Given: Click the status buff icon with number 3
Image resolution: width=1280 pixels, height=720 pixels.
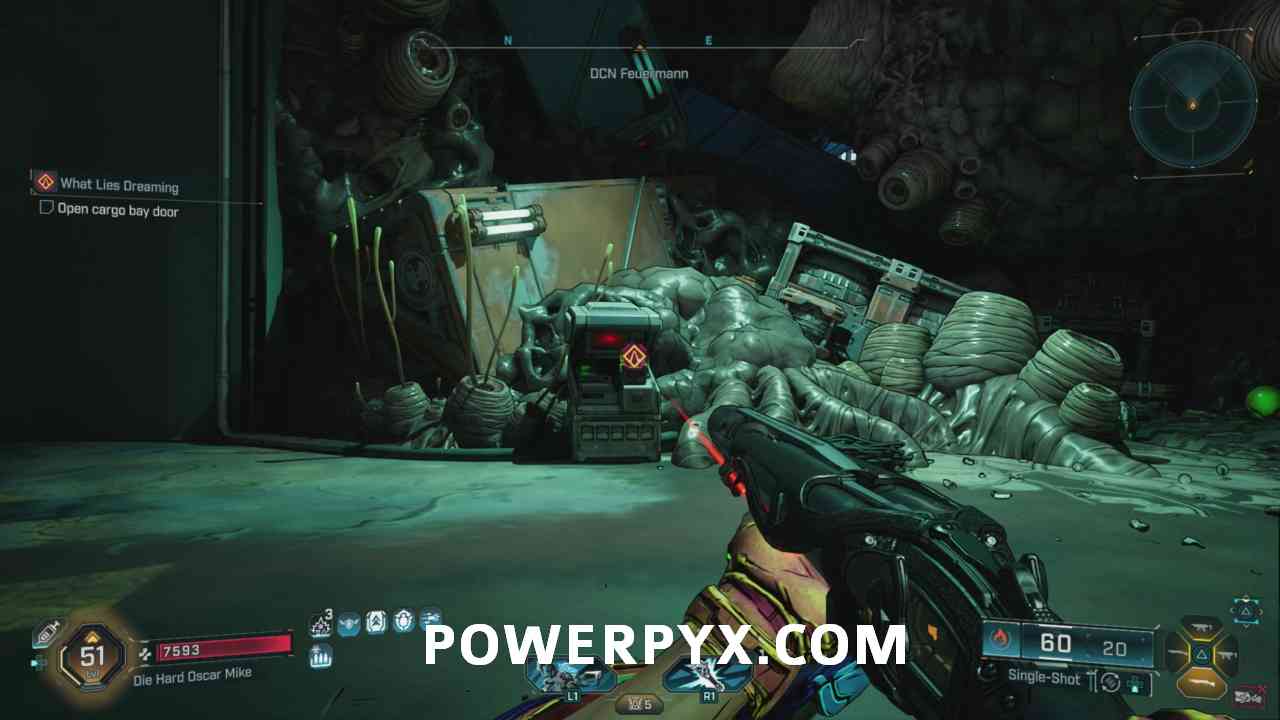Looking at the screenshot, I should (321, 624).
